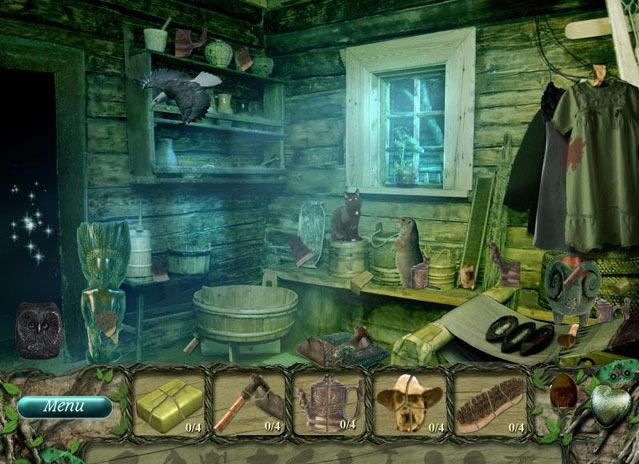This screenshot has width=639, height=464.
Task: Select the scrub brush slot
Action: pyautogui.click(x=489, y=403)
